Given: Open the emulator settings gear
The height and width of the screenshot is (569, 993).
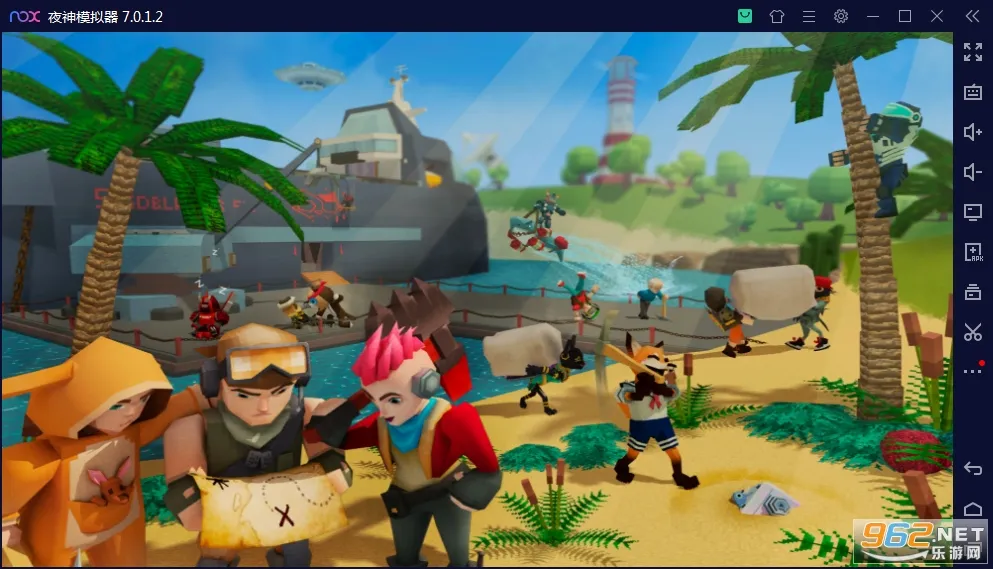Looking at the screenshot, I should [x=841, y=16].
